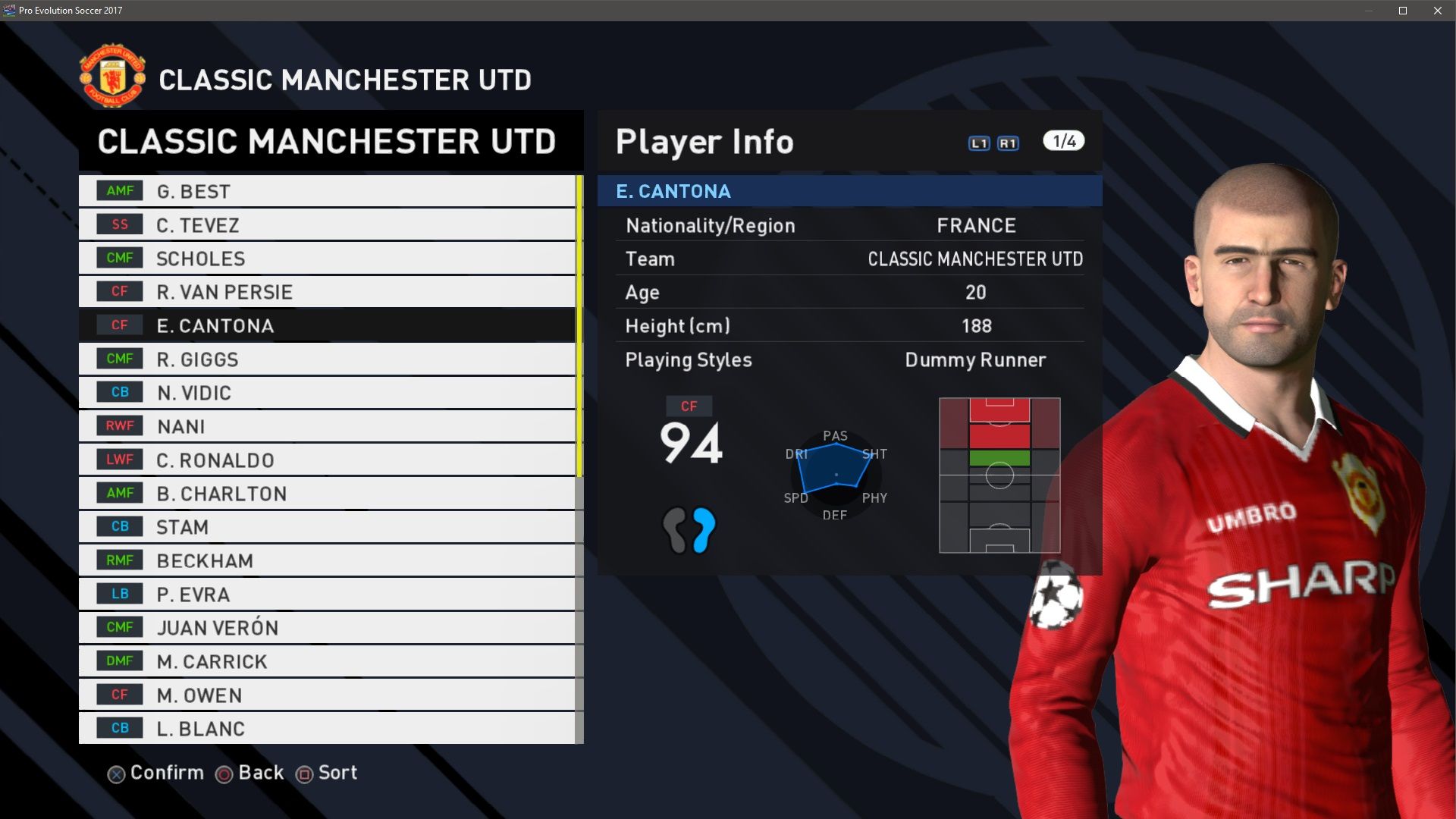Screen dimensions: 1456x819
Task: Select G. Best from the player list
Action: pyautogui.click(x=326, y=191)
